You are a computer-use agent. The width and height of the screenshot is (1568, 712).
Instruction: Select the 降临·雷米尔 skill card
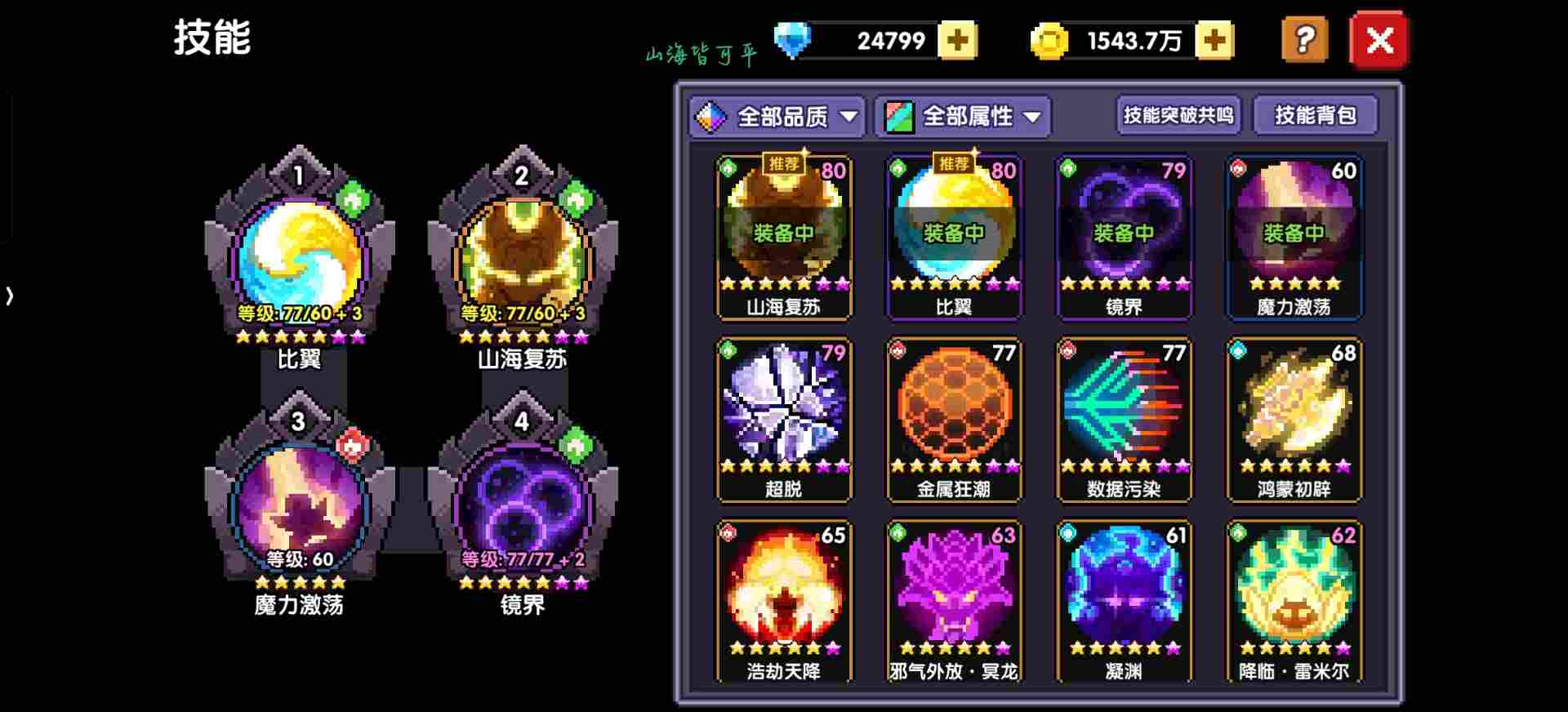click(x=1294, y=600)
